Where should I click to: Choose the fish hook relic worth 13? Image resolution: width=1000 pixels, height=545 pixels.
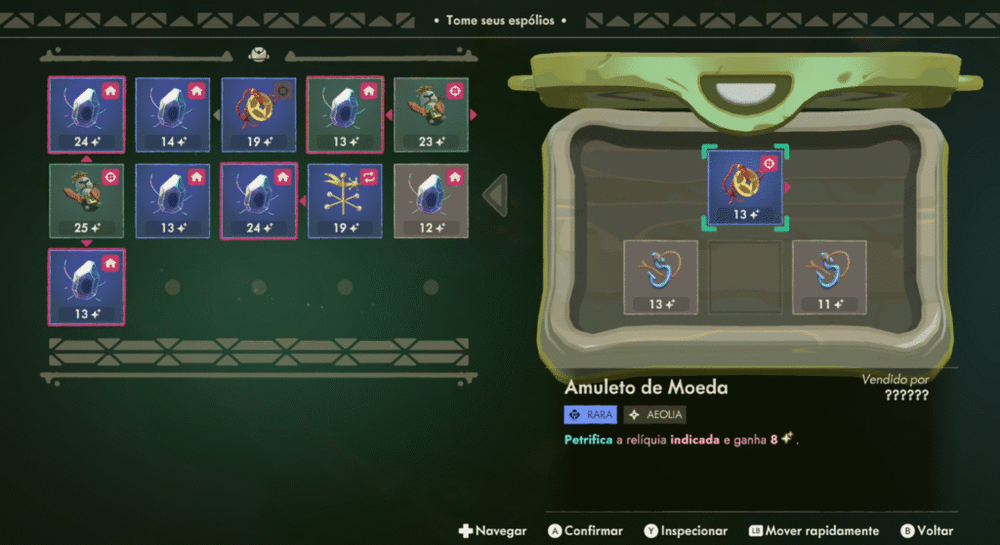coord(660,277)
